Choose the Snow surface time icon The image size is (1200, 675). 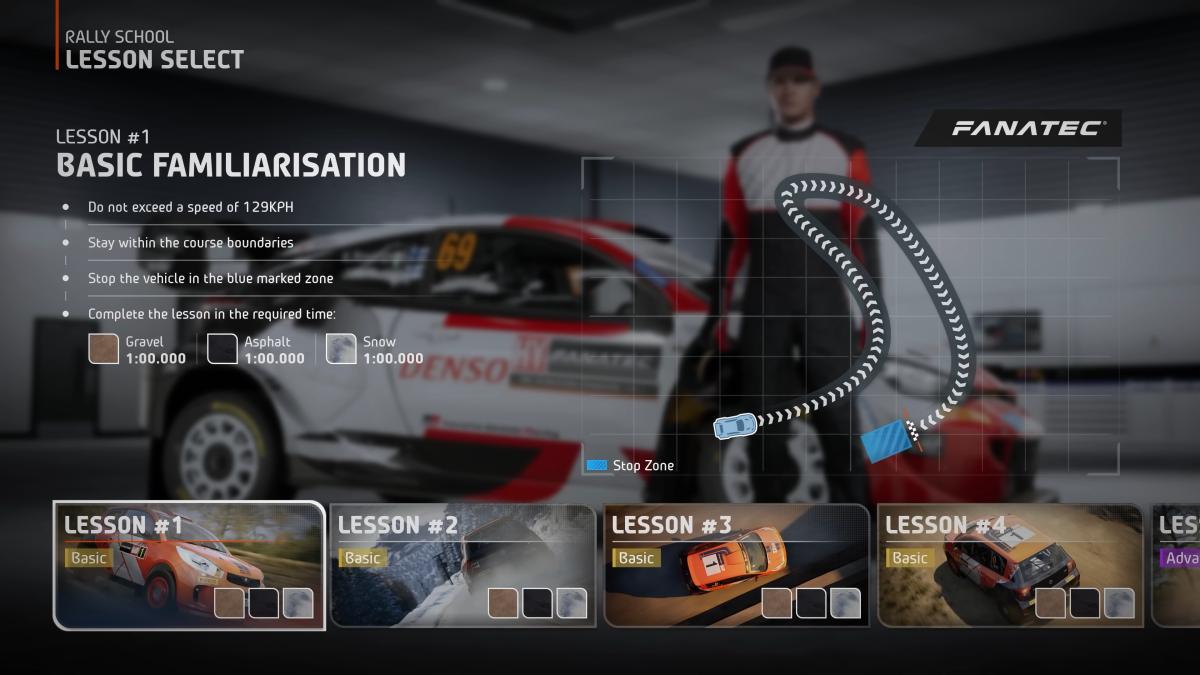341,349
